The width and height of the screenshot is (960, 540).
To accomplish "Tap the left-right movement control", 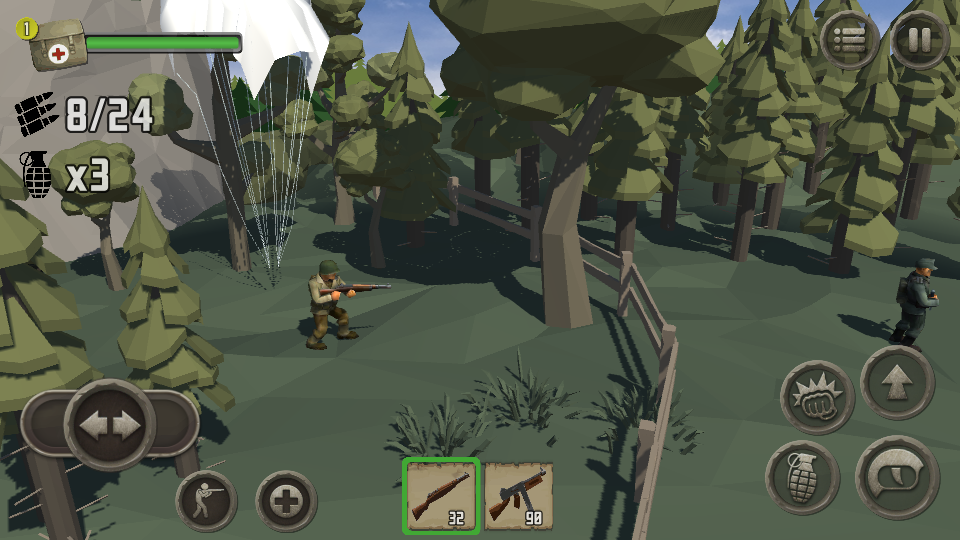I will point(110,424).
